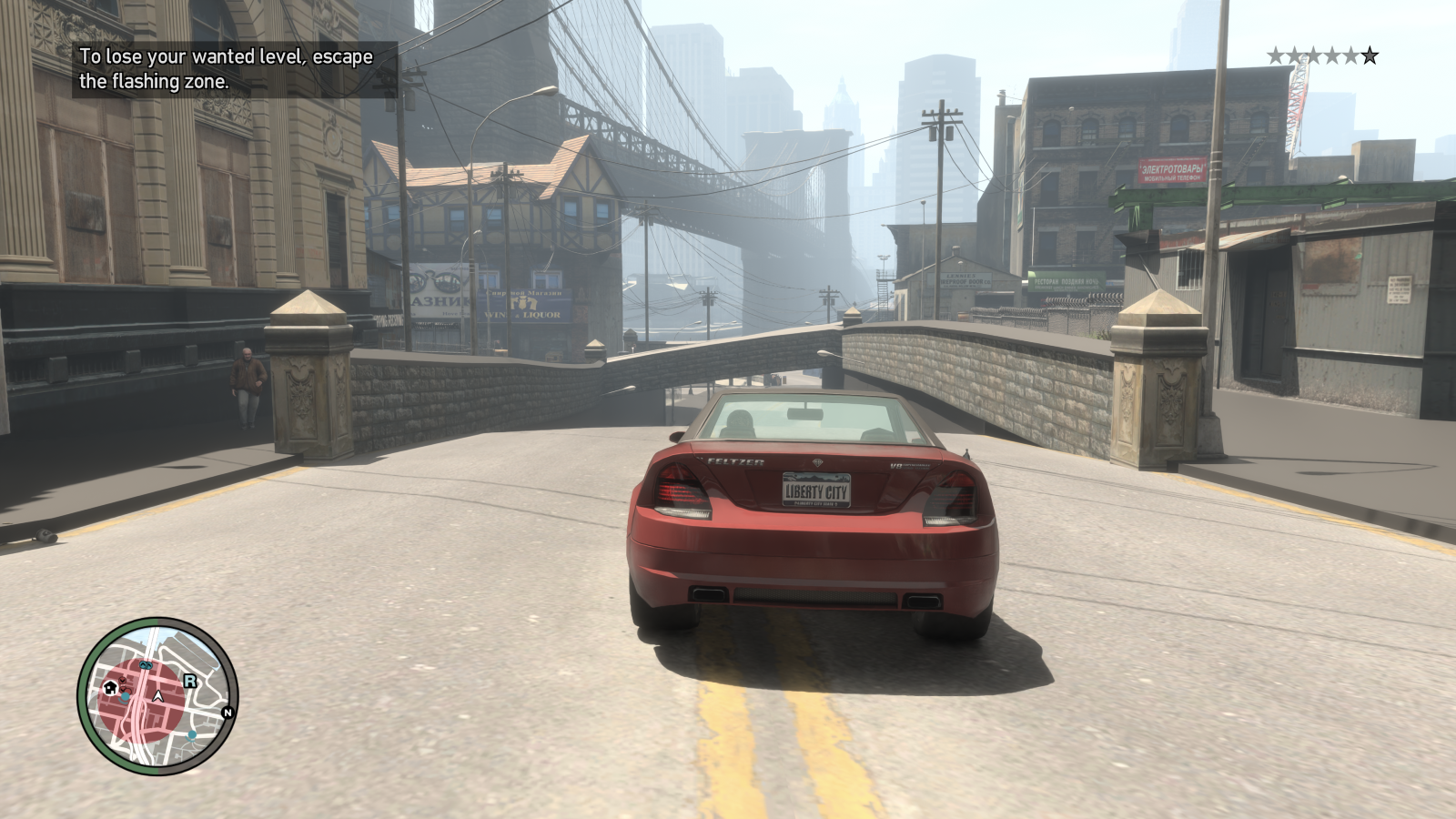Click the 'N' north indicator on the radar rim
Image resolution: width=1456 pixels, height=819 pixels.
coord(227,712)
